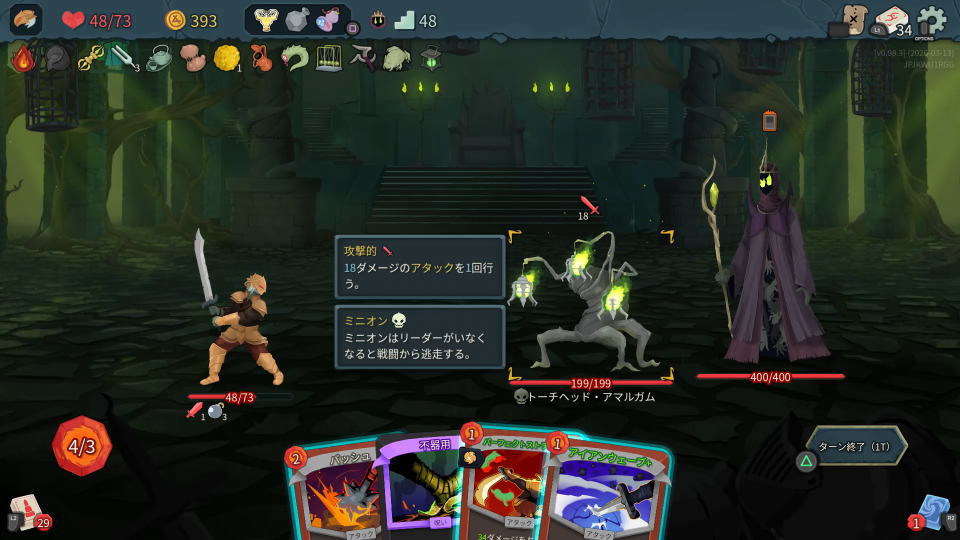Select the パーフェクトストライク card
Viewport: 960px width, 540px height.
(505, 490)
